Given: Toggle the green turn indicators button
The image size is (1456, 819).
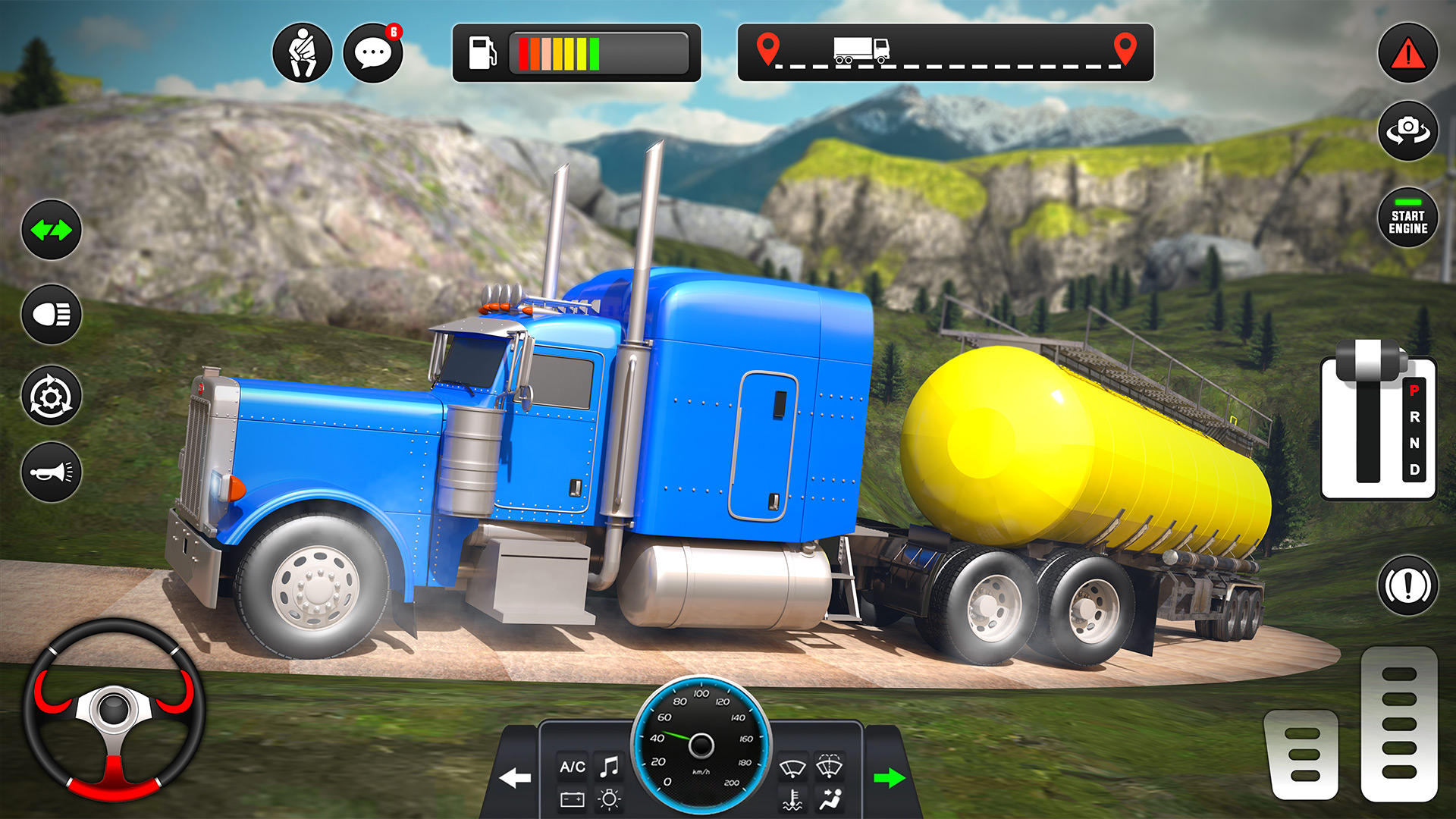Looking at the screenshot, I should pos(52,230).
